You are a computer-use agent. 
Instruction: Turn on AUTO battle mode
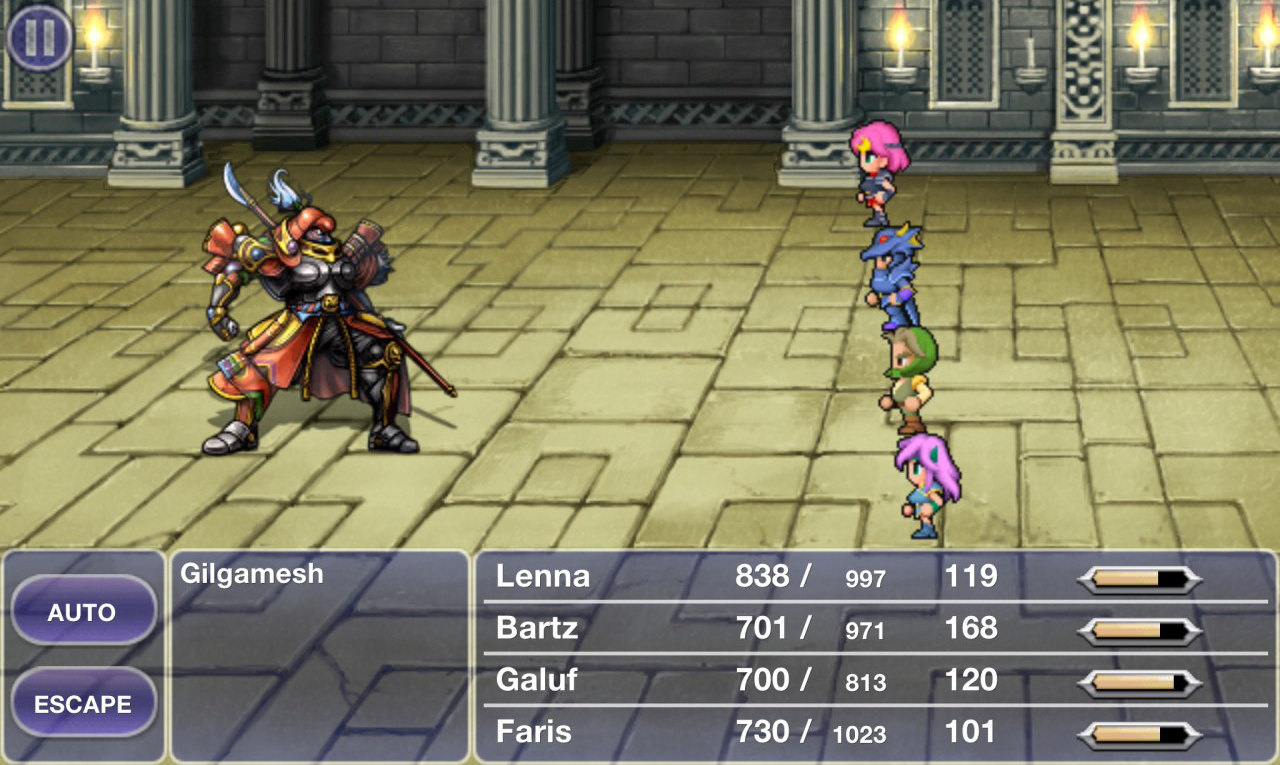tap(83, 611)
